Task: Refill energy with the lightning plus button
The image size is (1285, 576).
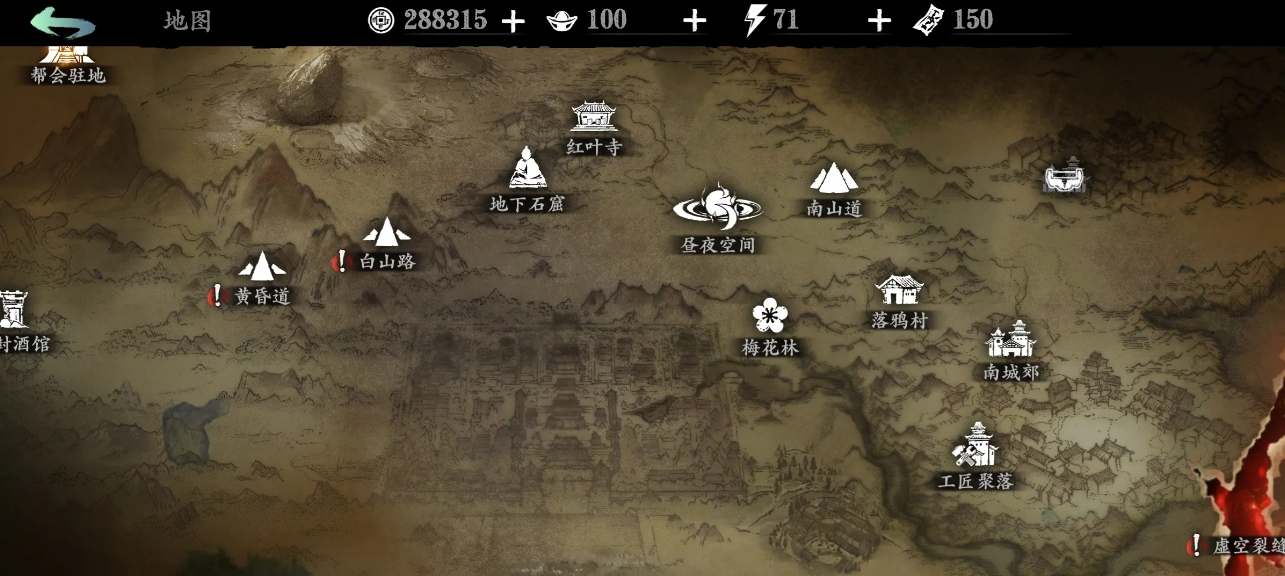Action: 878,21
